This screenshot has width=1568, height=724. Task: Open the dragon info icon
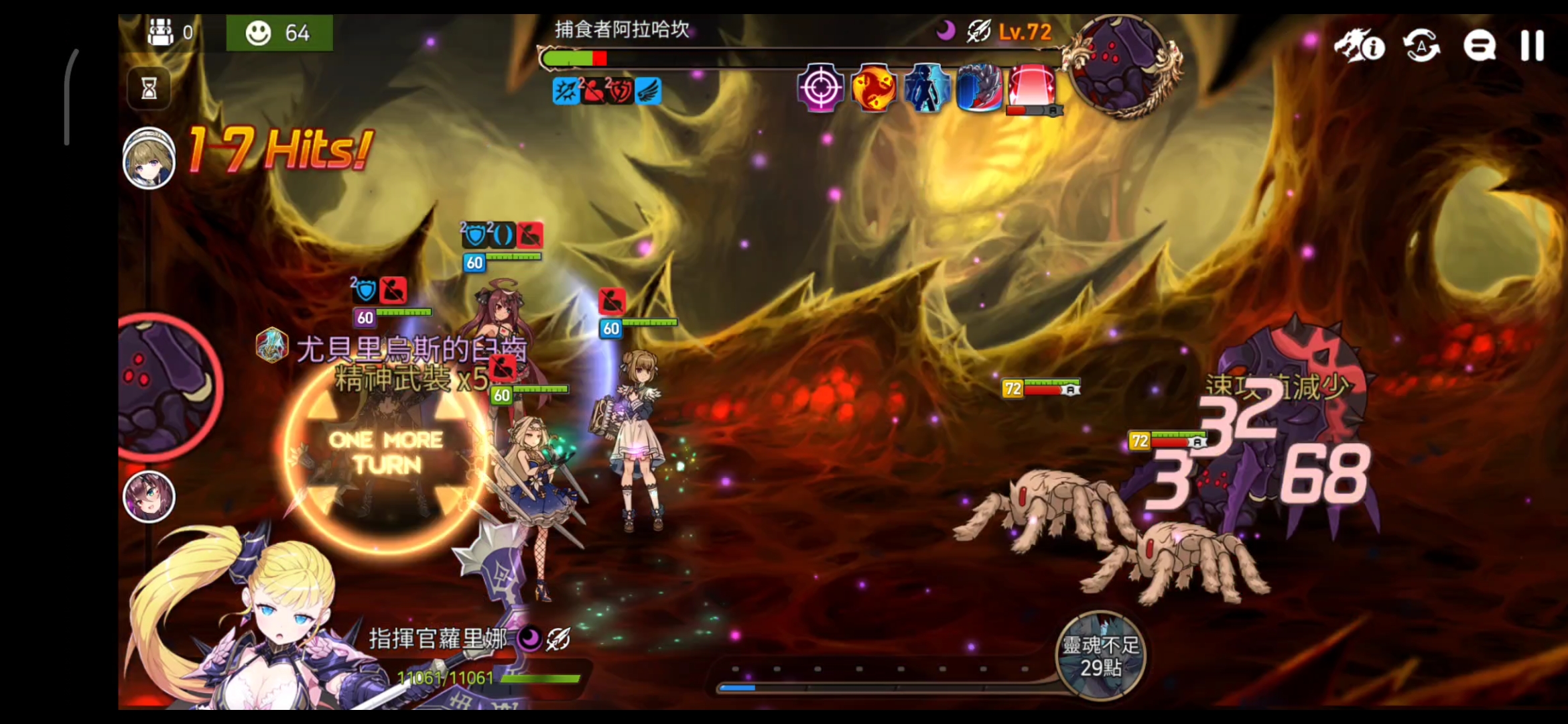tap(1359, 46)
